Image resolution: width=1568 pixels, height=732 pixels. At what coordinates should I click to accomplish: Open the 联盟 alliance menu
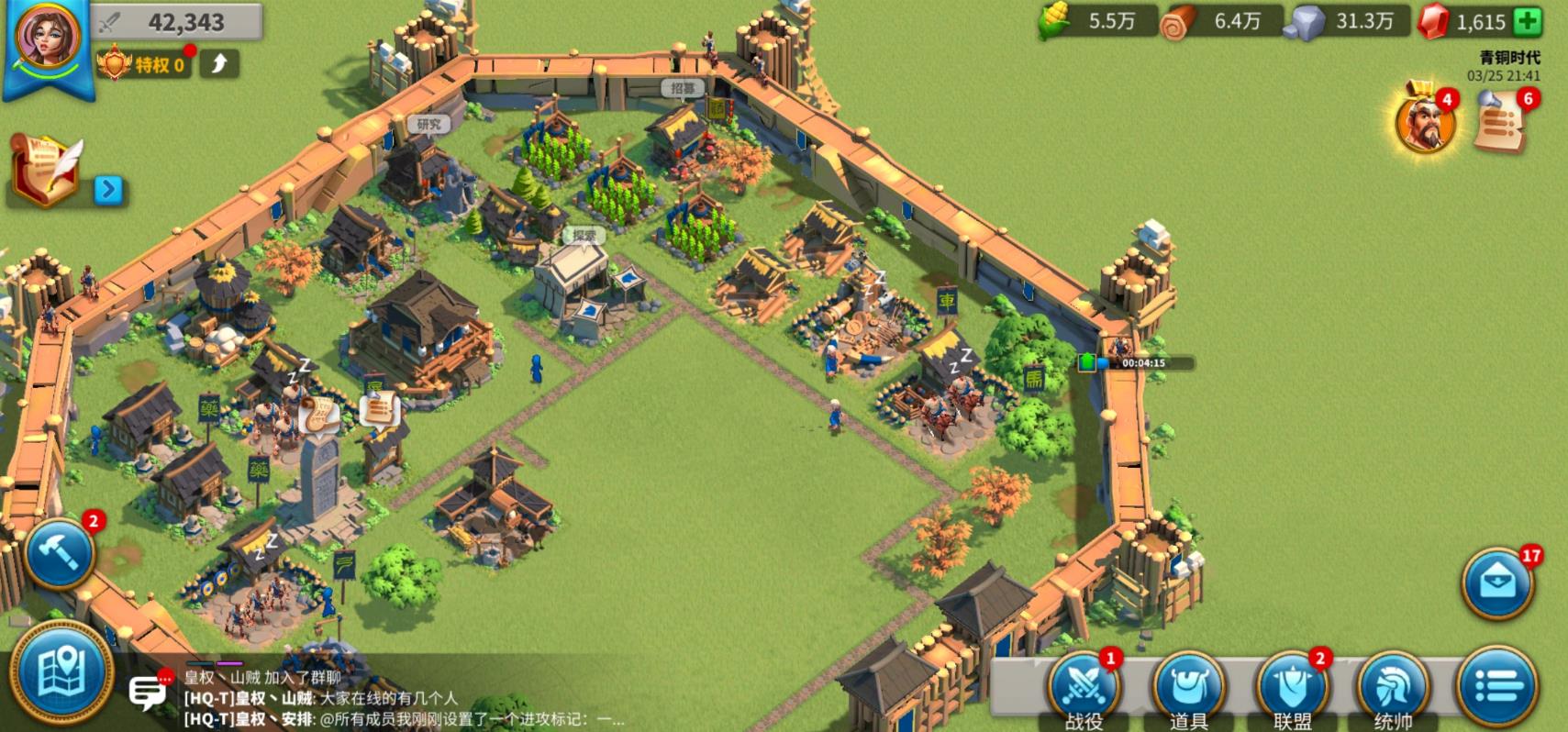[1292, 688]
